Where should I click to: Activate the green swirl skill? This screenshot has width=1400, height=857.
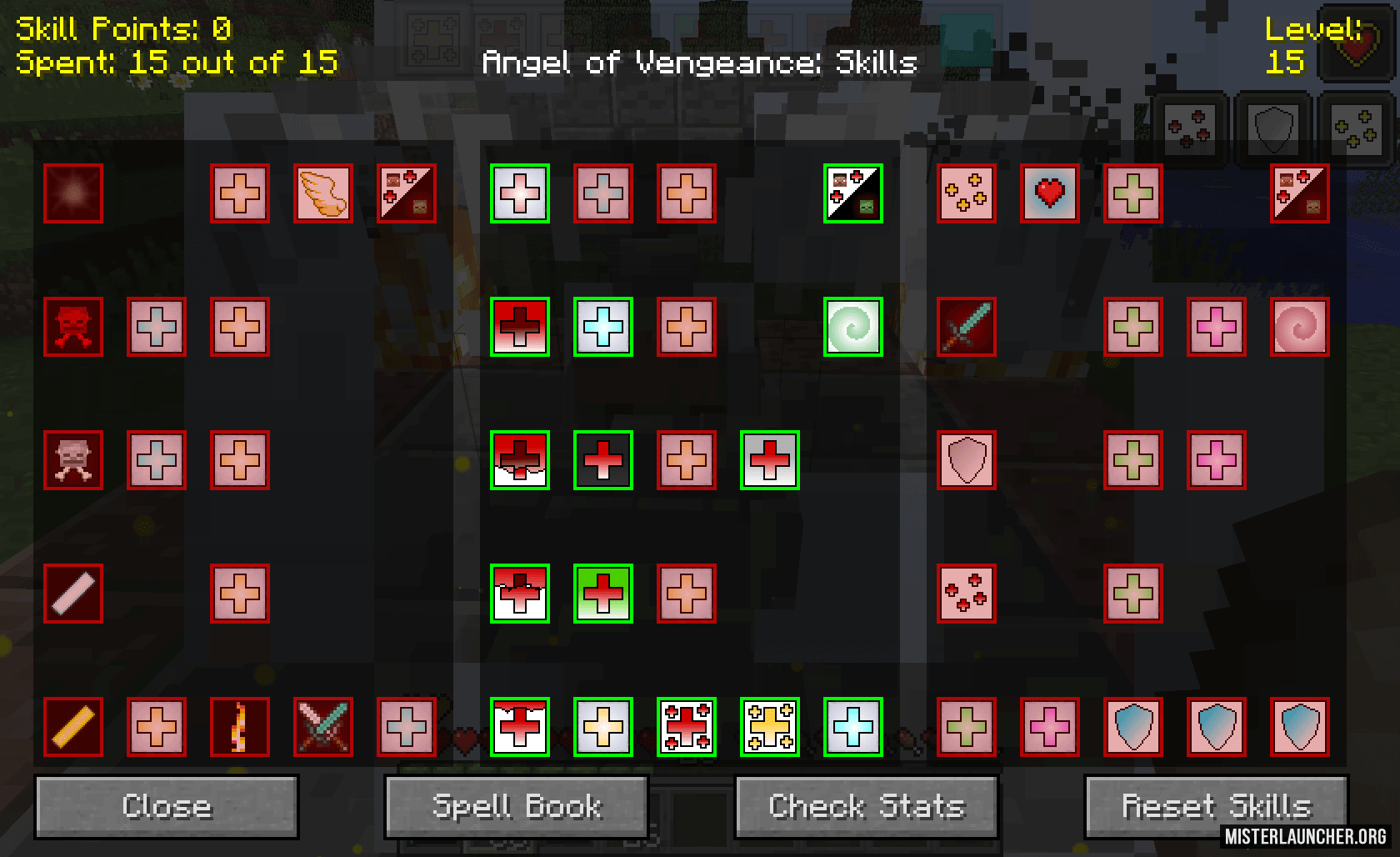853,327
